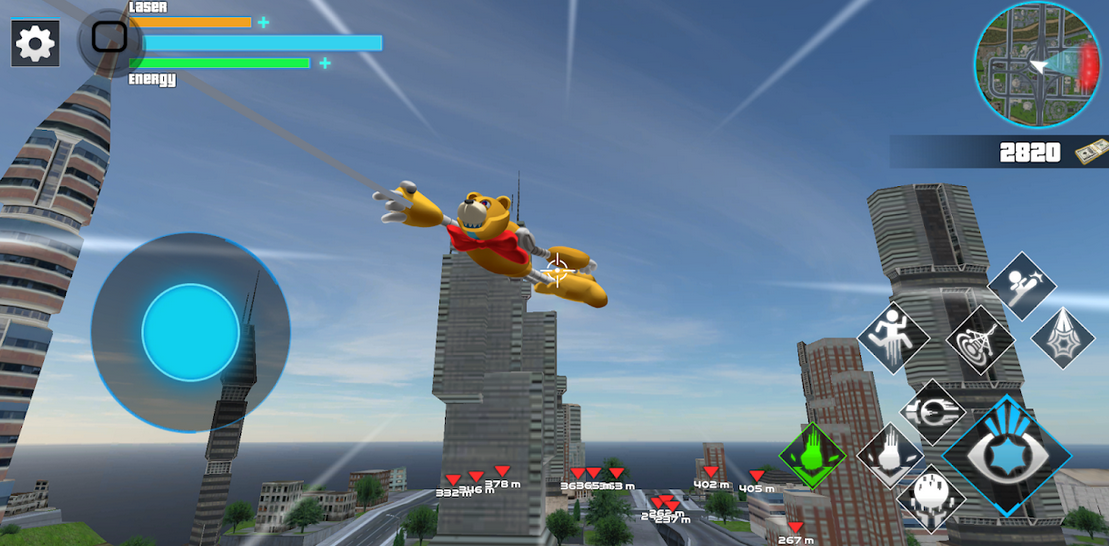Trigger the spider web shot ability
This screenshot has width=1109, height=546.
pyautogui.click(x=1063, y=337)
